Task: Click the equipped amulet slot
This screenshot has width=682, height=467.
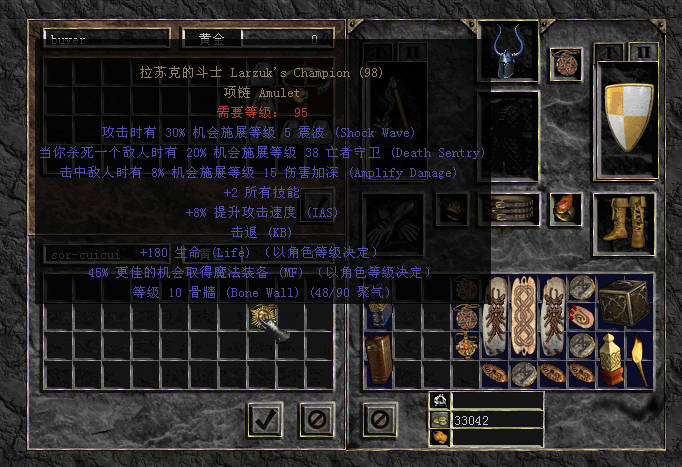Action: 566,62
